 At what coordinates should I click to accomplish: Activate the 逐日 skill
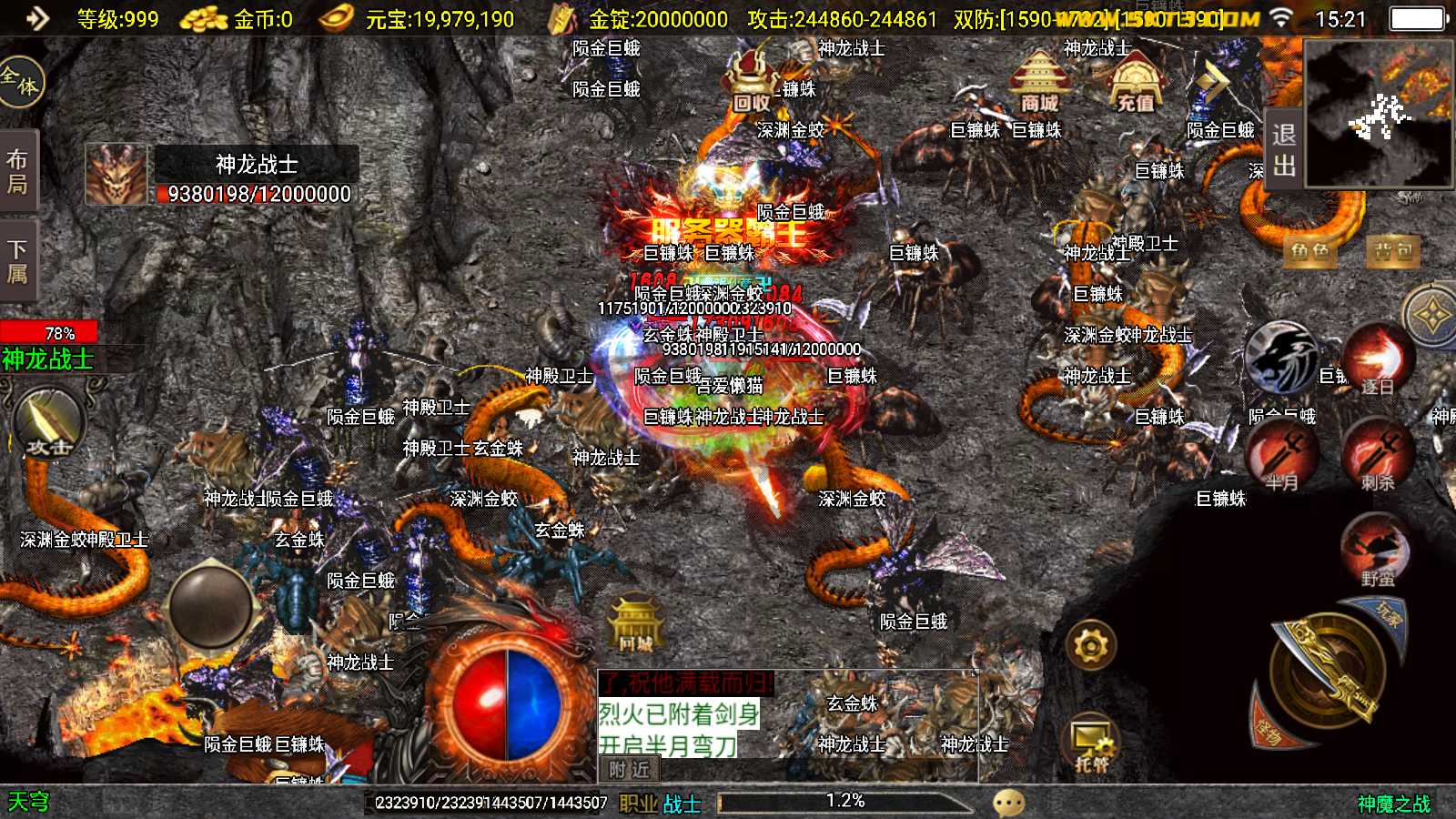pyautogui.click(x=1377, y=359)
